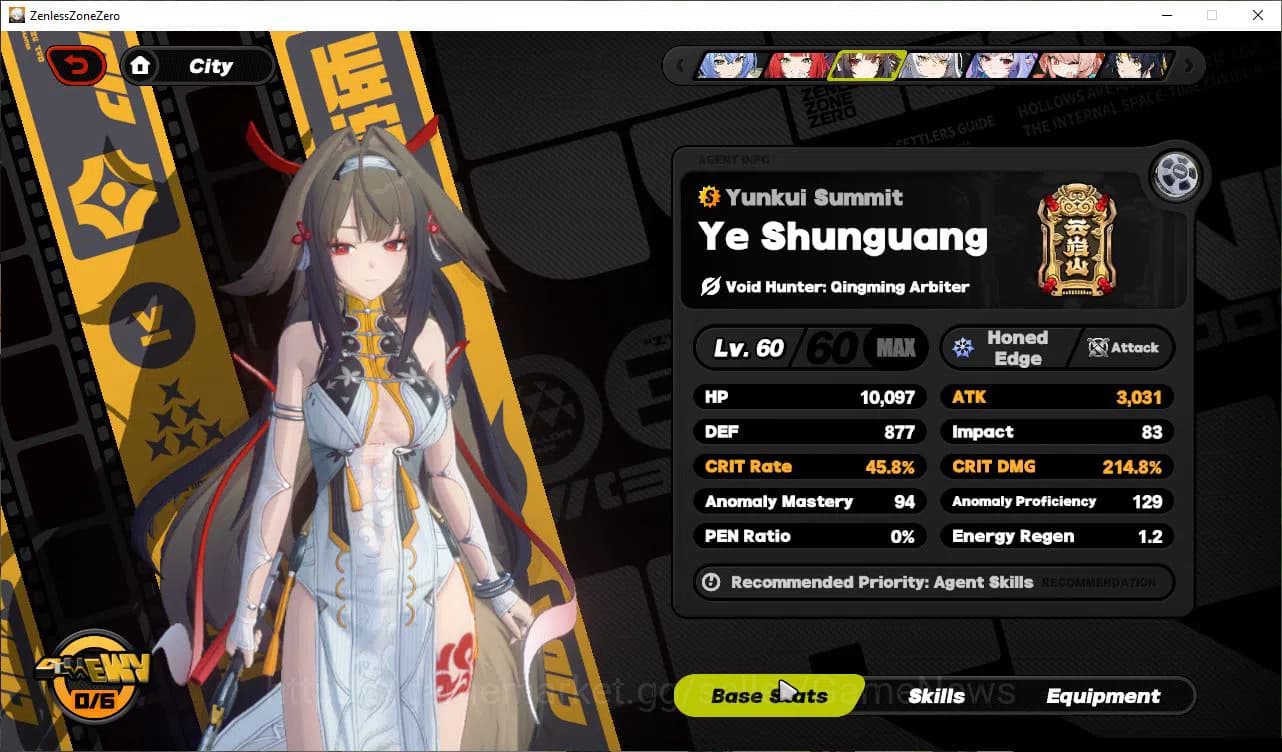Screen dimensions: 1282x752
Task: Select the red-haired agent portrait
Action: (x=797, y=65)
